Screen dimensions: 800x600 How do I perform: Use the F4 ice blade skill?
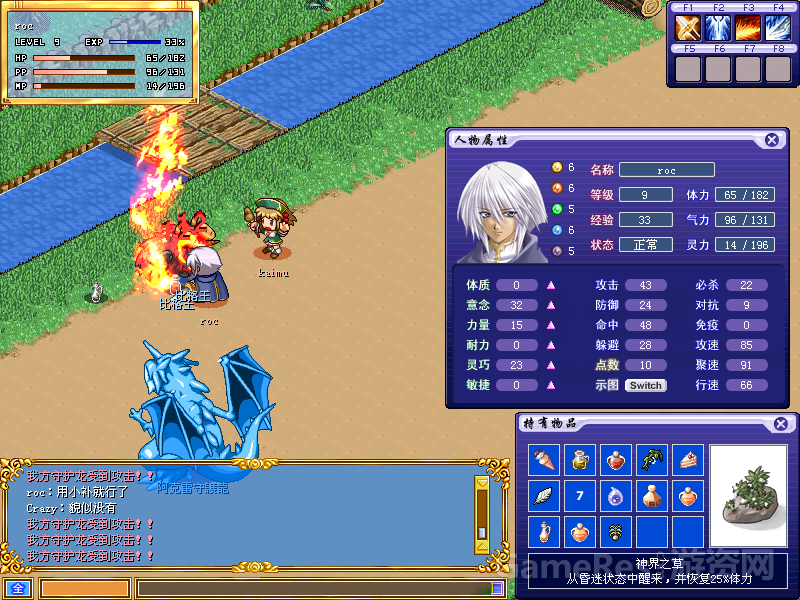click(x=778, y=28)
